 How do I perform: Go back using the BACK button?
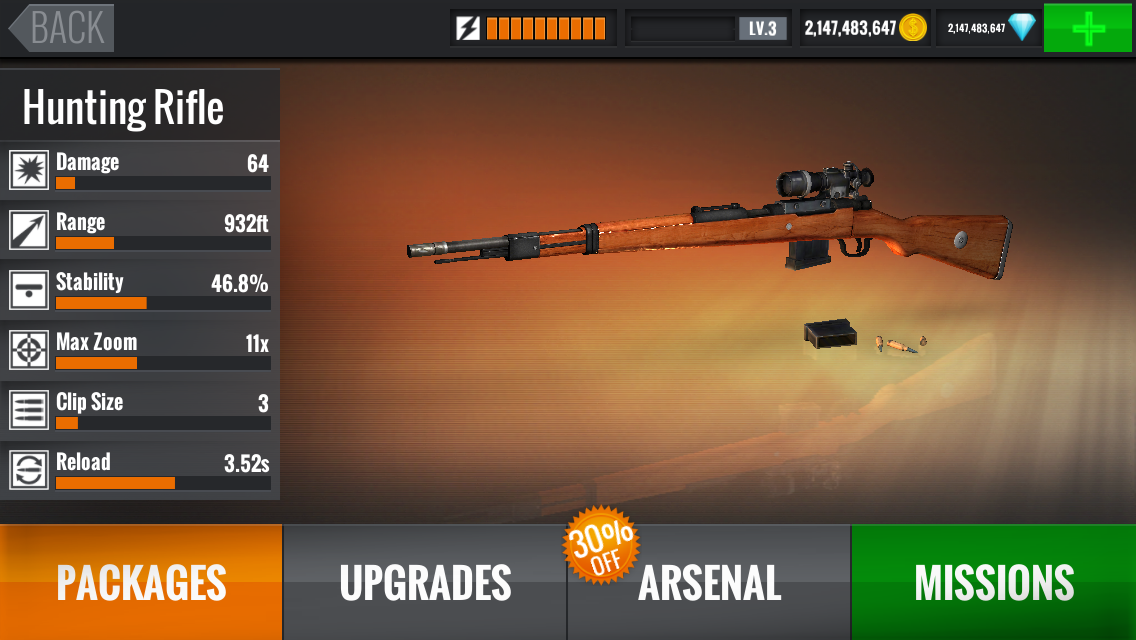pyautogui.click(x=62, y=28)
